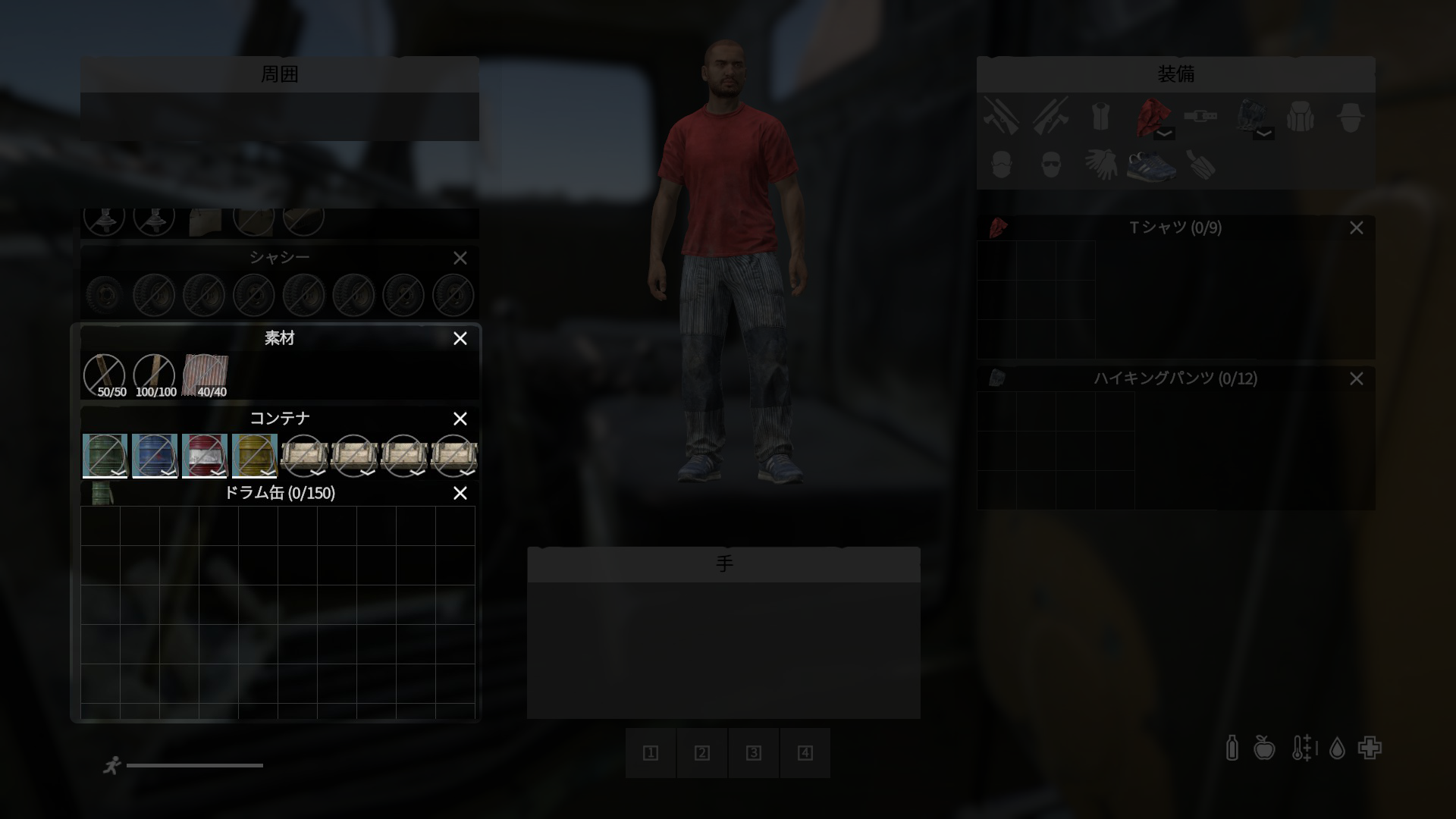Select the red barrel container slot
Screen dimensions: 1456x819
[x=204, y=454]
